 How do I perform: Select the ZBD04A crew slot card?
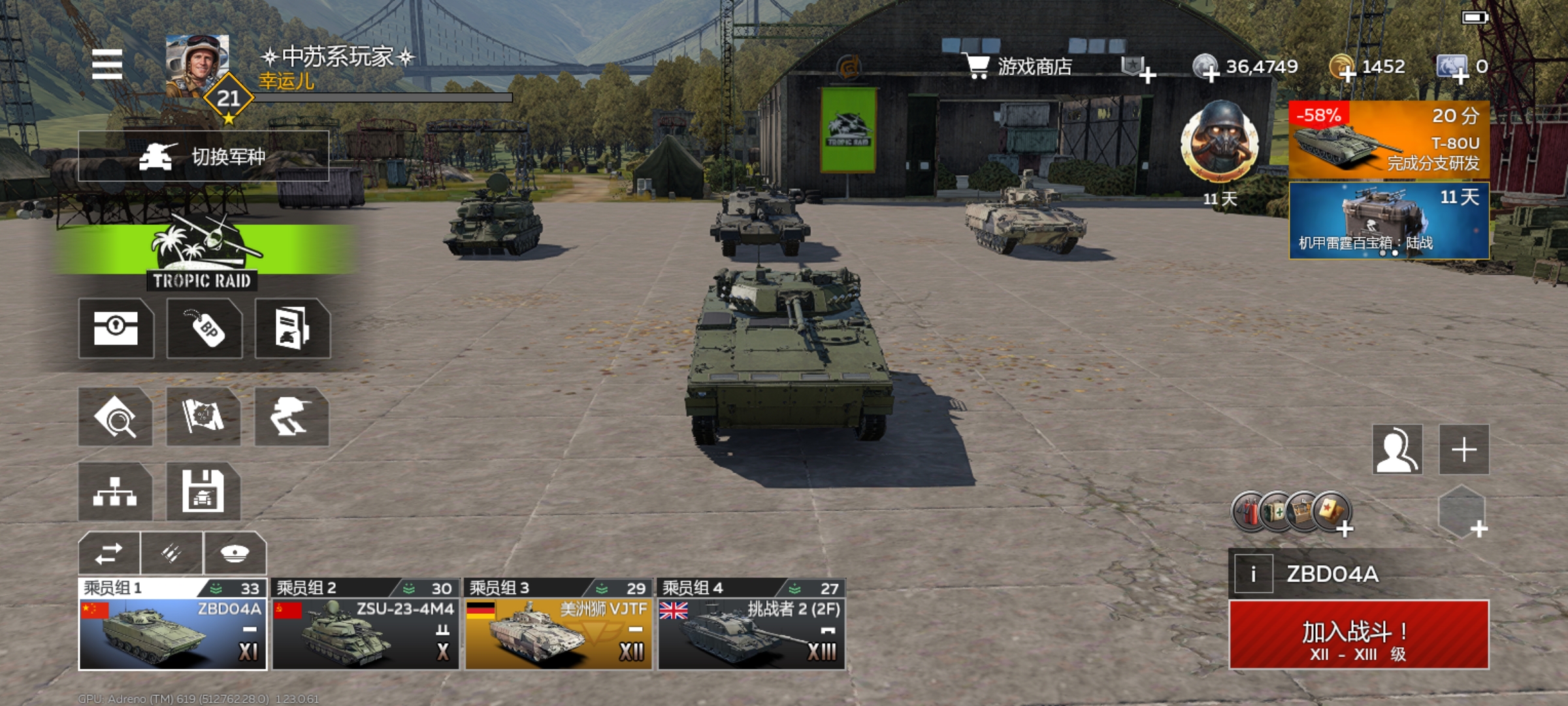point(172,625)
